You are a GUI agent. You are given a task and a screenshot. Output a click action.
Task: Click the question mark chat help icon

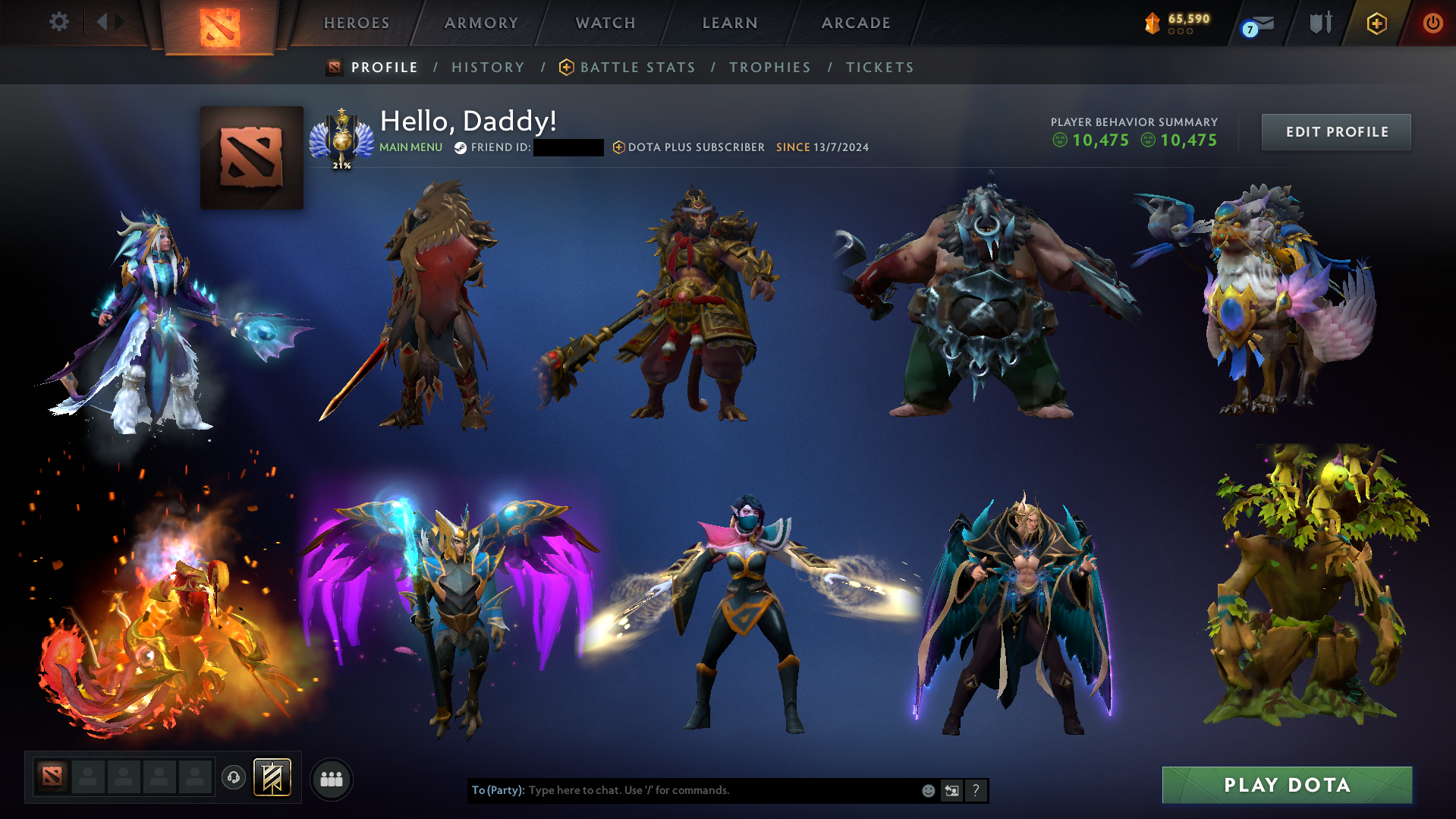click(976, 790)
